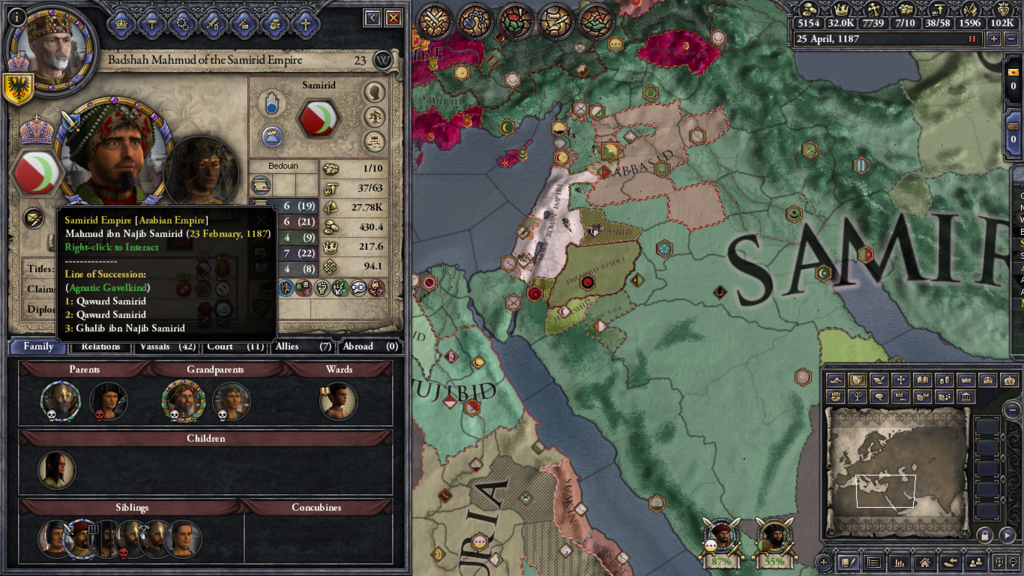Select the ward portrait under Wards
Image resolution: width=1024 pixels, height=576 pixels.
340,401
